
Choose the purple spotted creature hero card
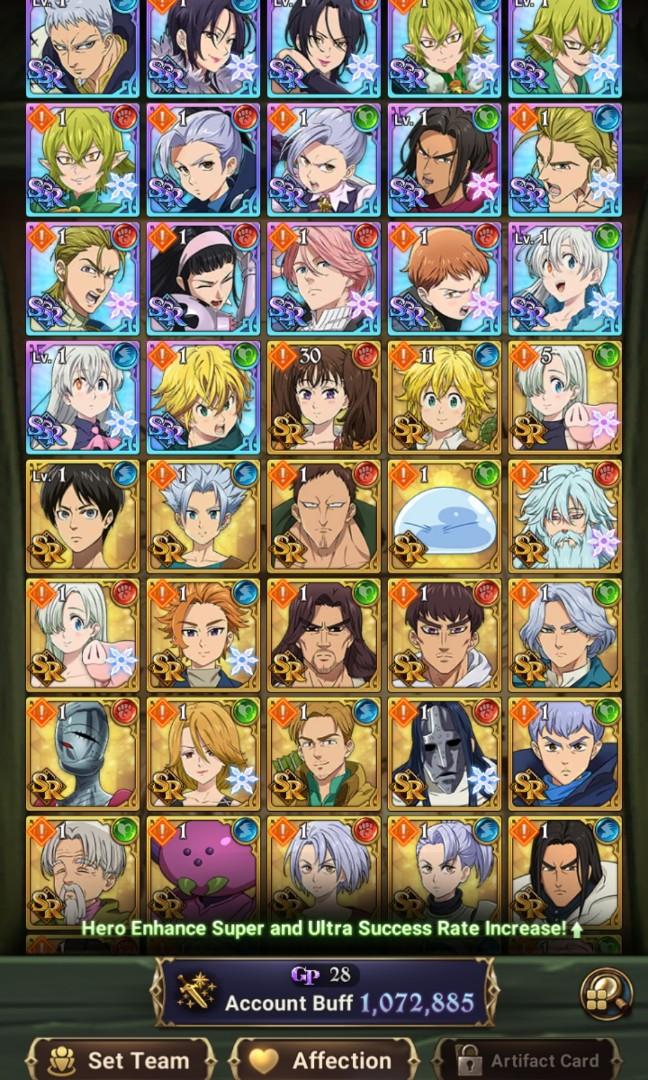point(203,871)
